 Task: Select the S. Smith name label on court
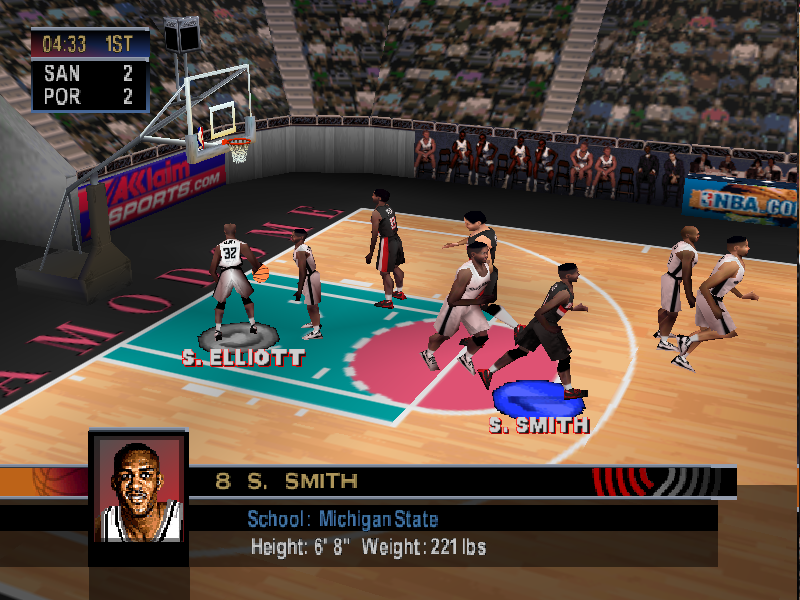point(538,425)
